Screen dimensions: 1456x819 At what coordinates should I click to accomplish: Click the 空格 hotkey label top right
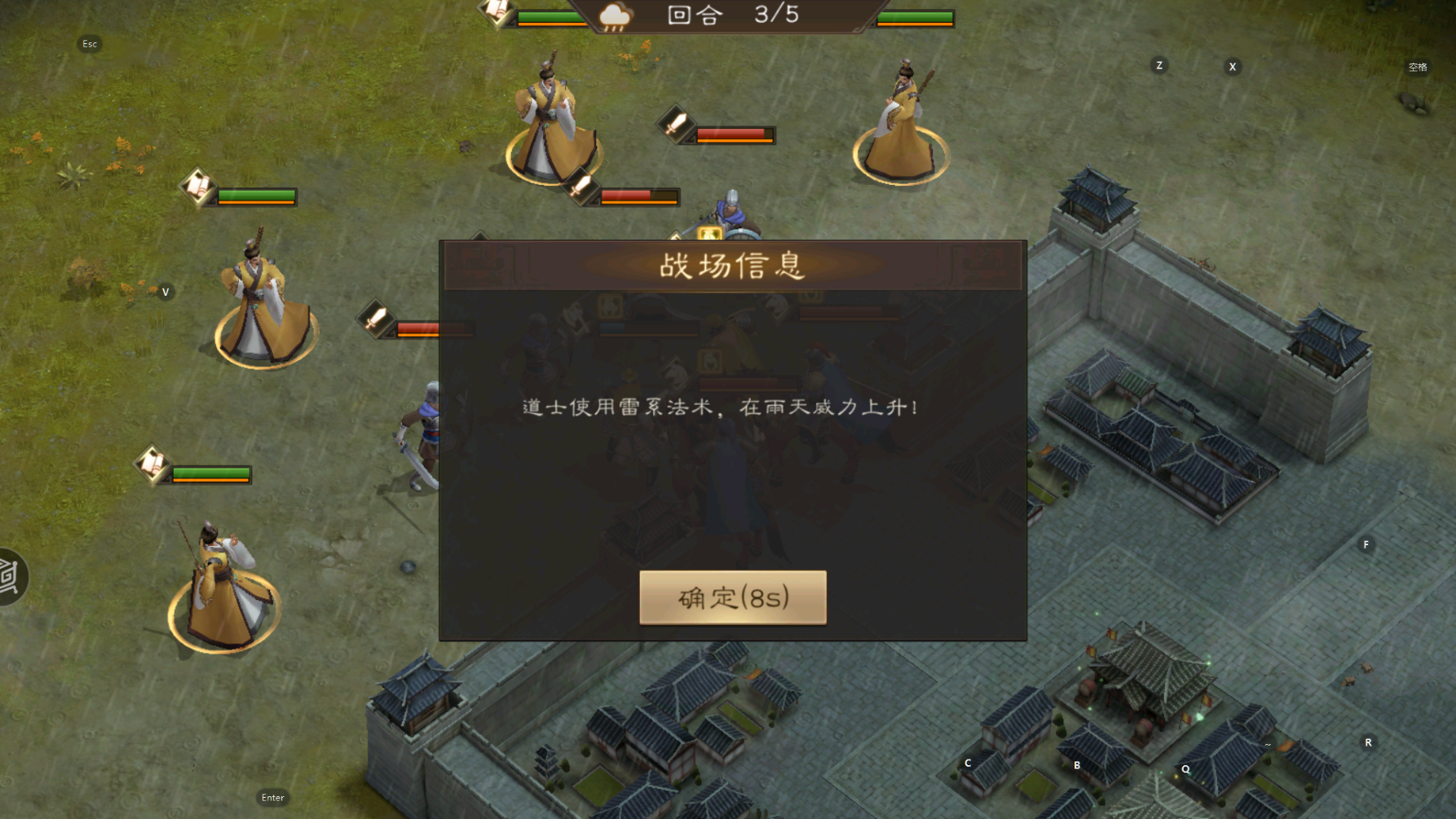1417,68
